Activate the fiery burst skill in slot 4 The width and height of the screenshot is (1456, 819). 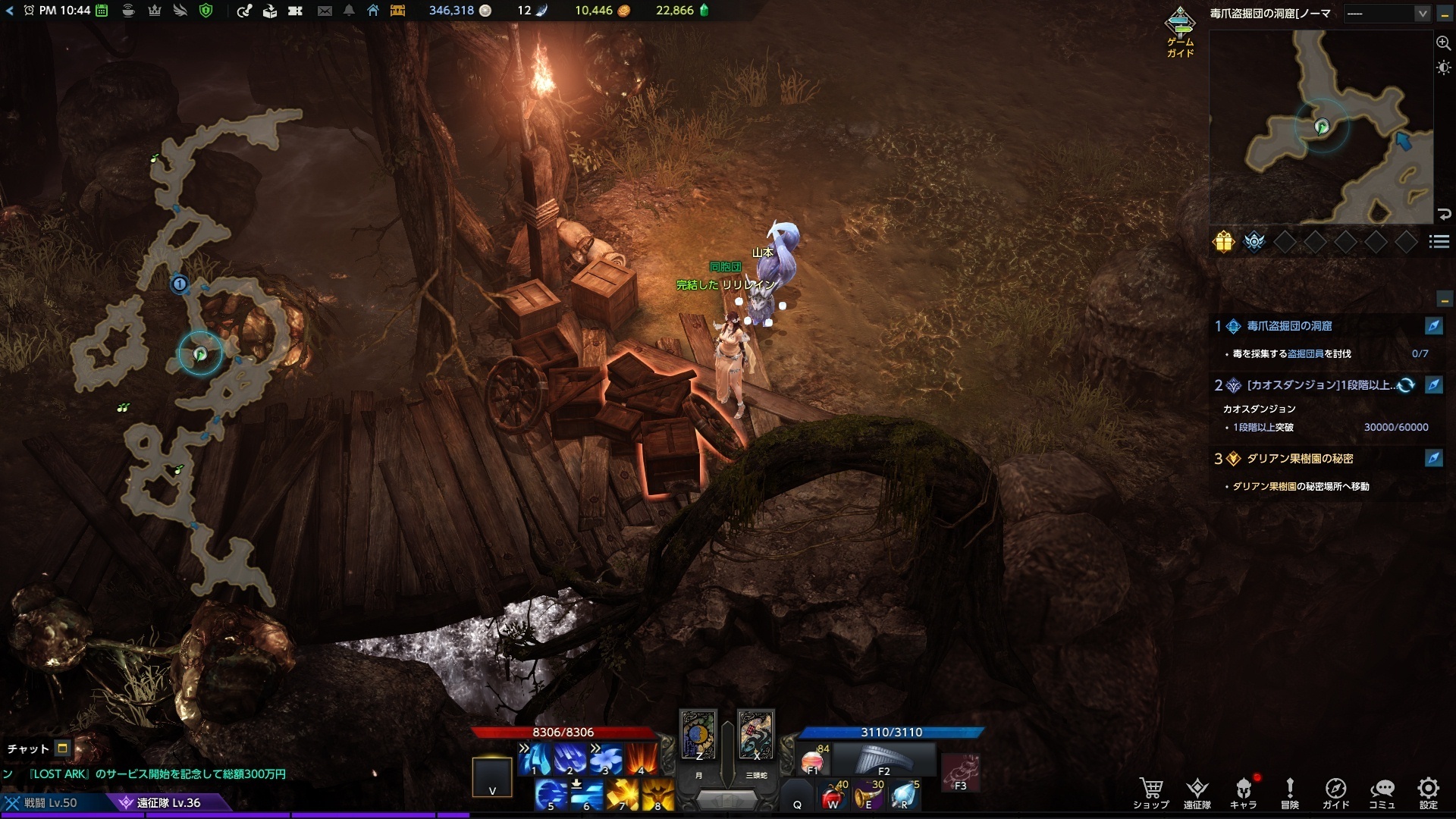pyautogui.click(x=642, y=759)
